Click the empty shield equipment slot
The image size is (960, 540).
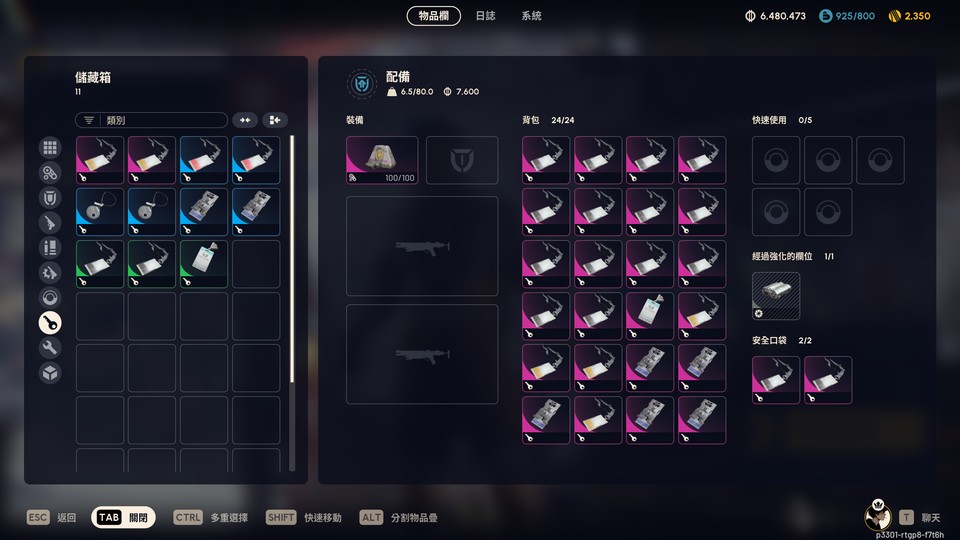click(462, 161)
